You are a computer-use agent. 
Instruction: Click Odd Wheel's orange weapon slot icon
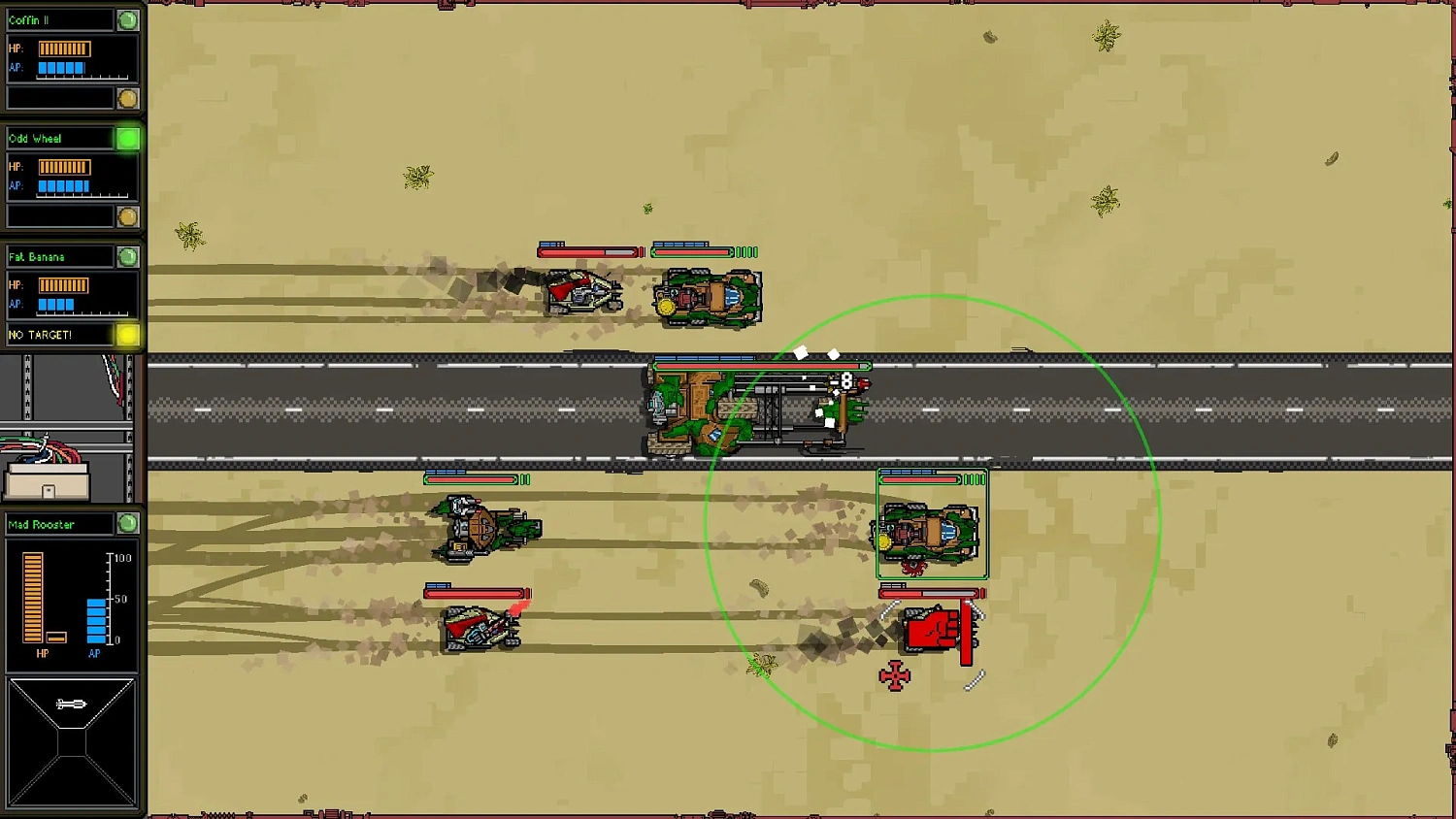point(127,217)
